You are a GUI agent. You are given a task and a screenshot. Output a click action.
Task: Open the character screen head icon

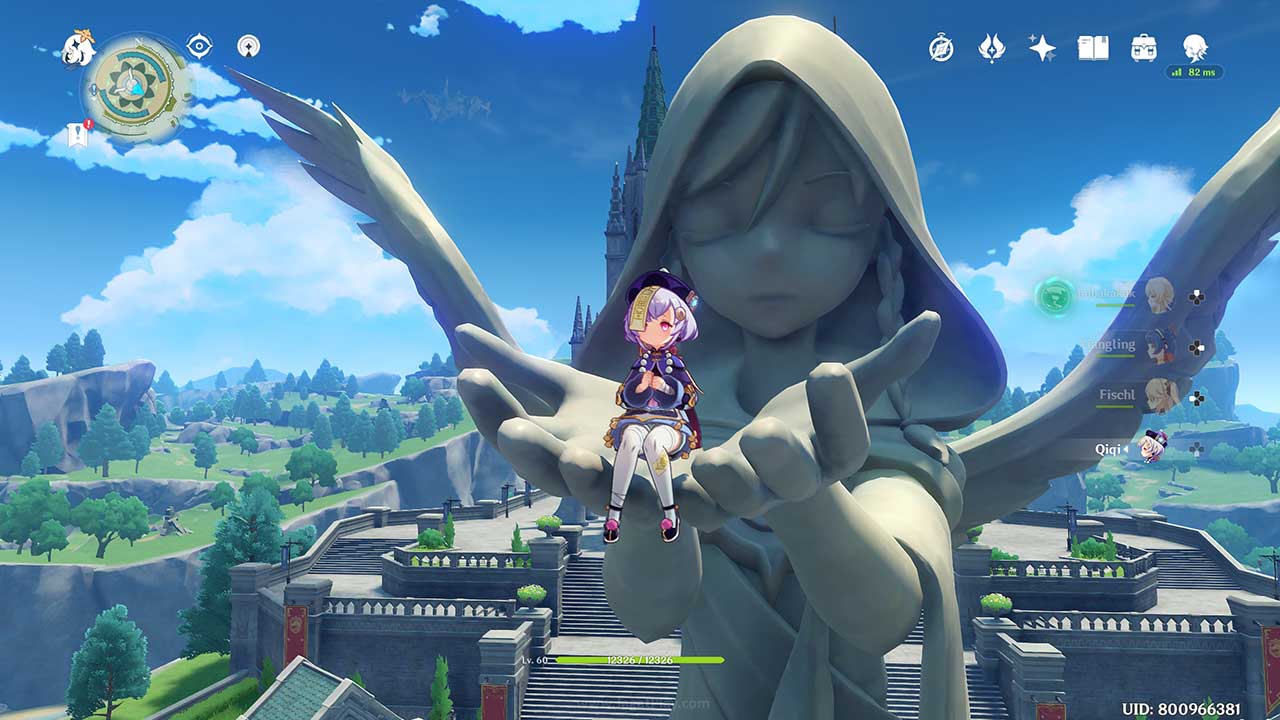pyautogui.click(x=1194, y=47)
